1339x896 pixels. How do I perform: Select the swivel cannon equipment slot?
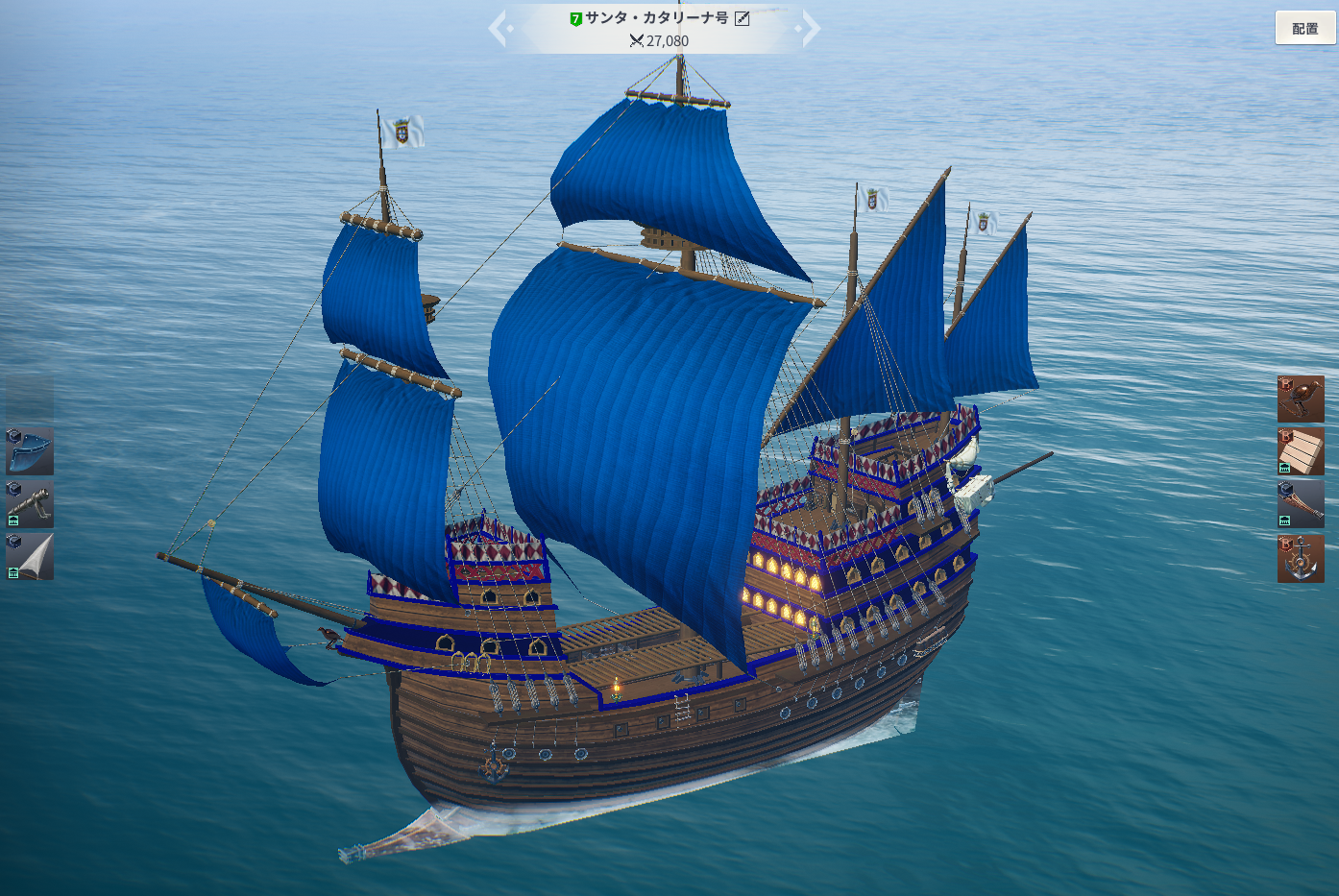click(30, 504)
